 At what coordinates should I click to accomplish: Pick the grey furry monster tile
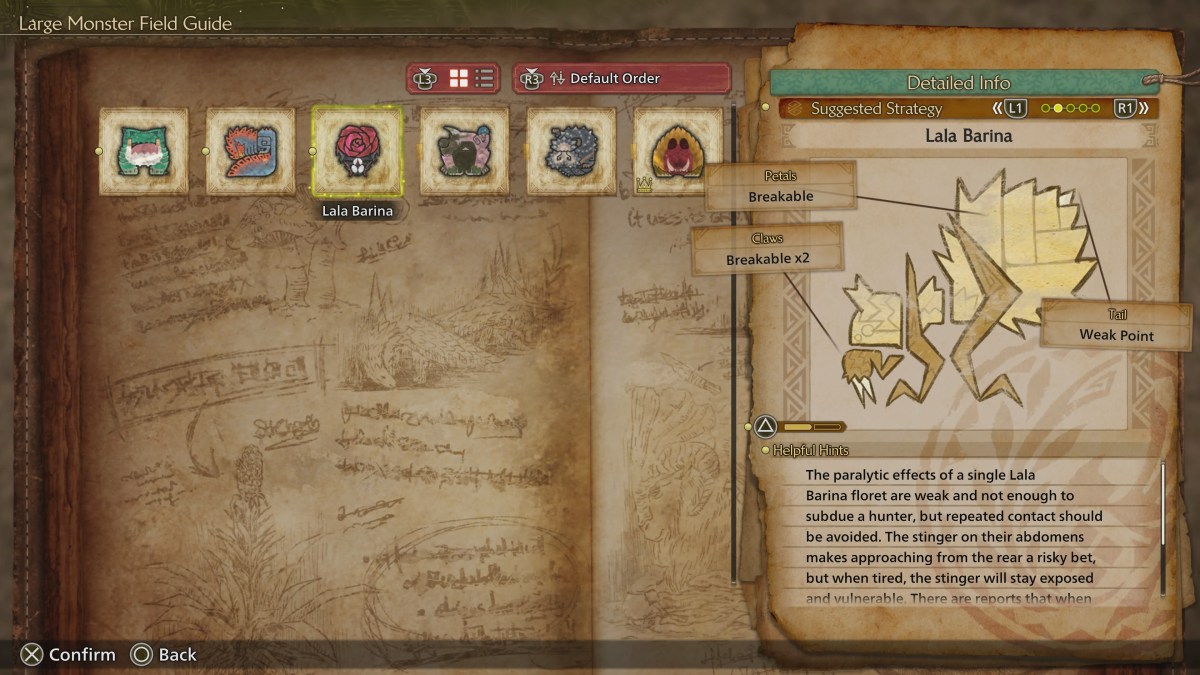pos(571,151)
